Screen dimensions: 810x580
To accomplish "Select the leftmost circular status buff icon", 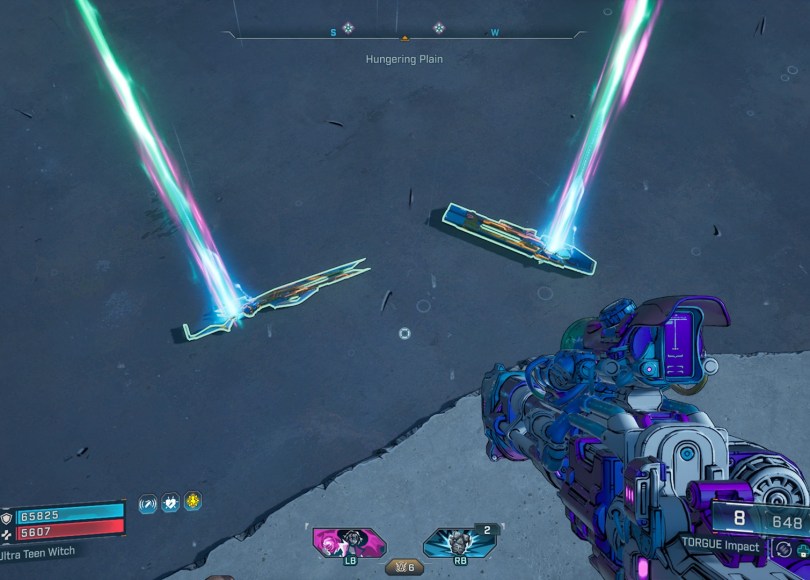I will point(148,504).
